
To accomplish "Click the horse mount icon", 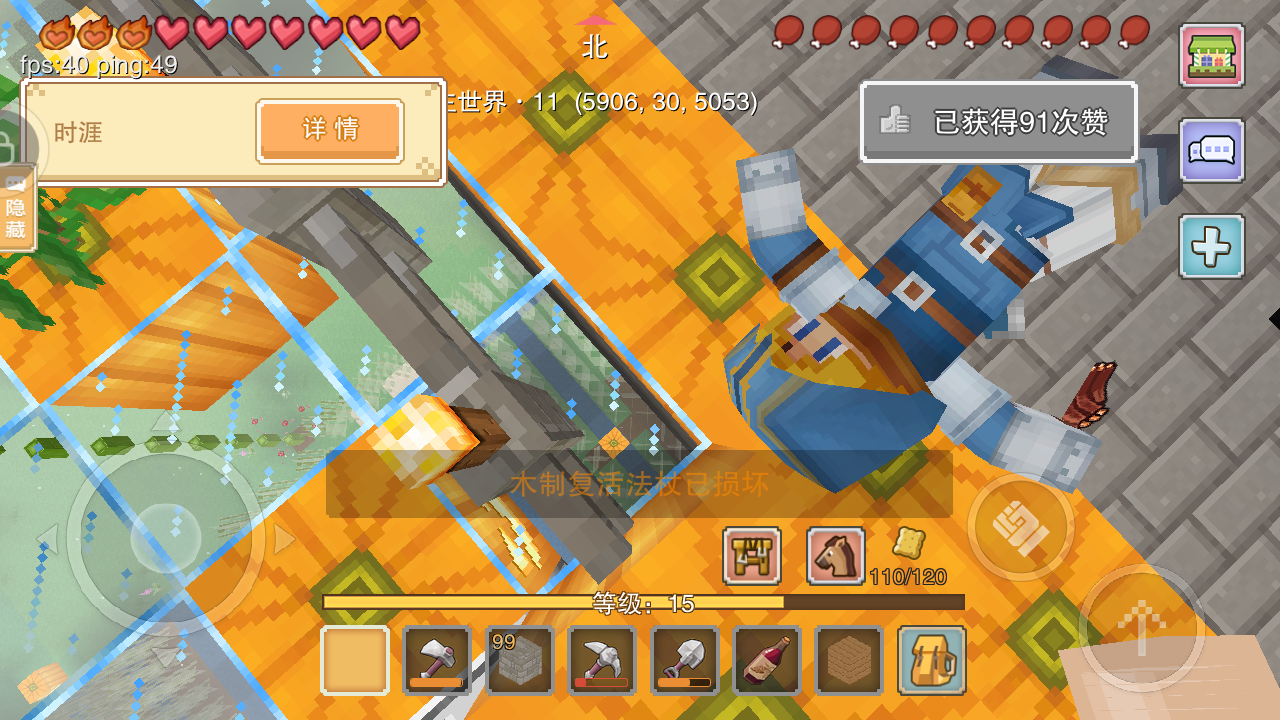I will coord(835,556).
